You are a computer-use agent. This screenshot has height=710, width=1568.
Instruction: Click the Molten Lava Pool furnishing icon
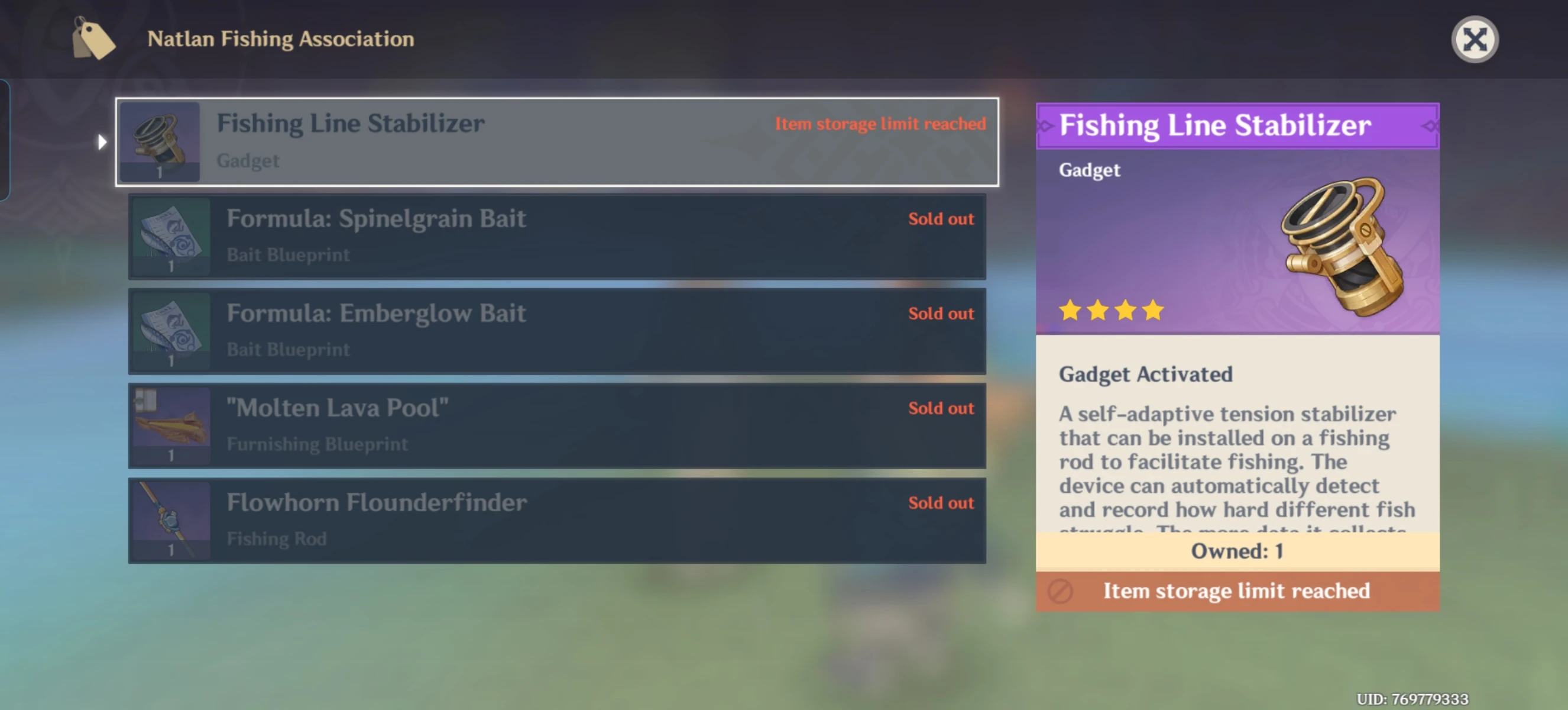[171, 425]
